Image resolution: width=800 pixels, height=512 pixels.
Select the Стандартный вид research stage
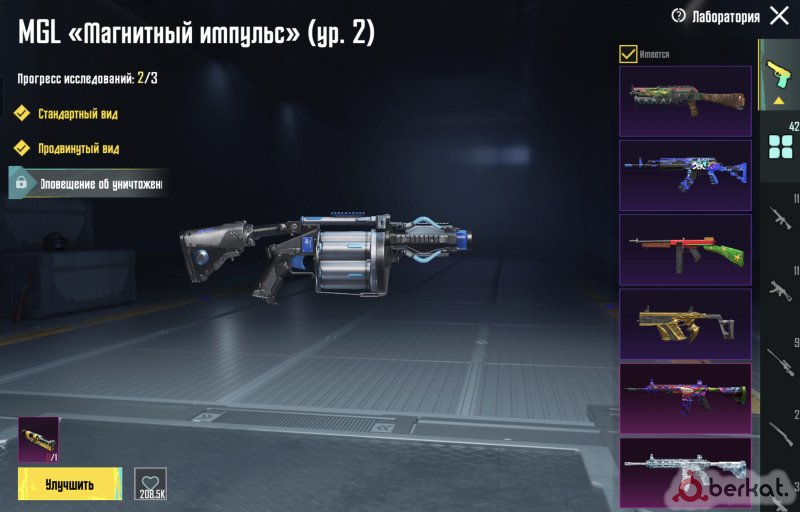click(78, 114)
